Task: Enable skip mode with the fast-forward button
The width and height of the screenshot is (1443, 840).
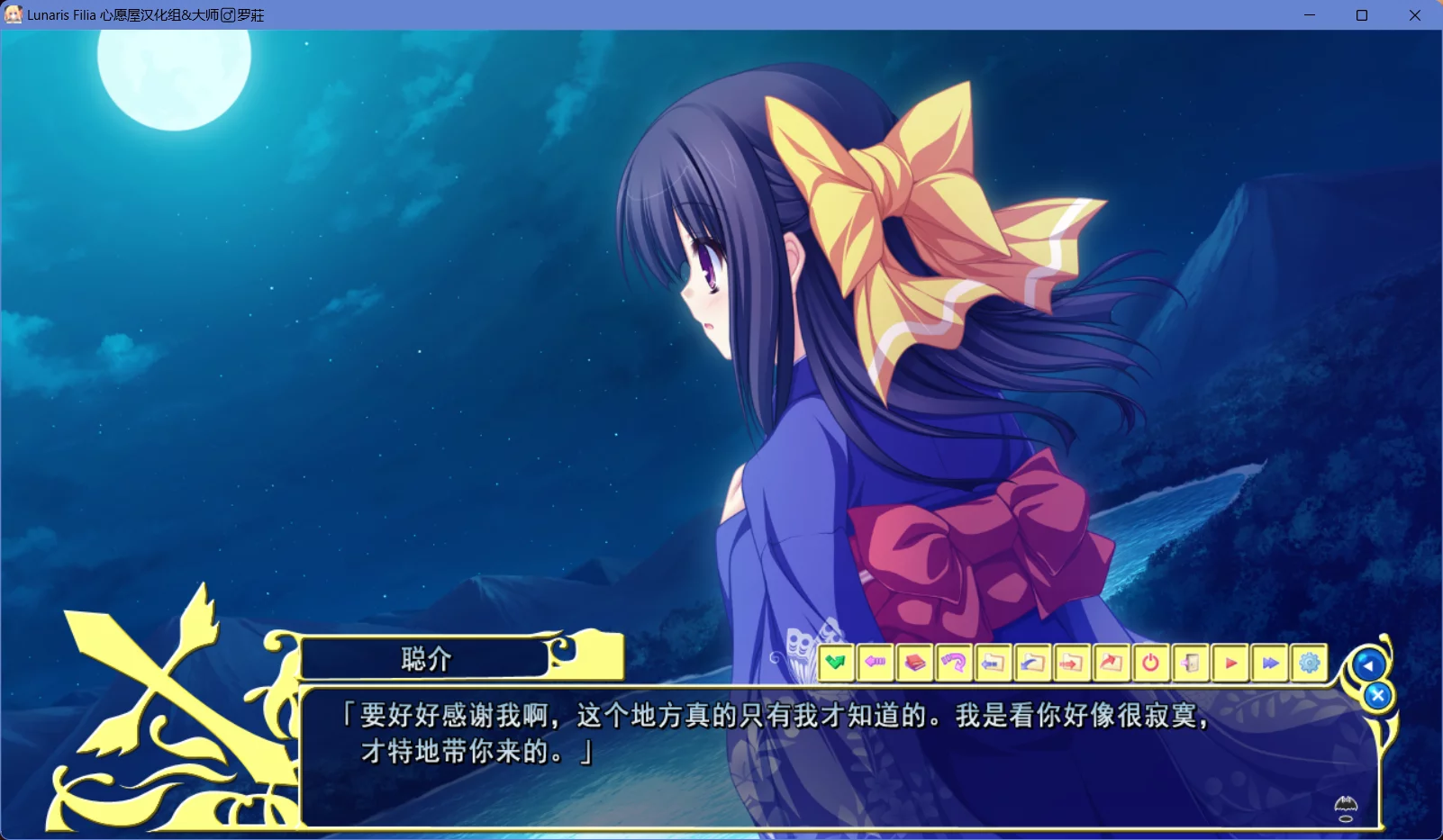Action: pos(1271,664)
